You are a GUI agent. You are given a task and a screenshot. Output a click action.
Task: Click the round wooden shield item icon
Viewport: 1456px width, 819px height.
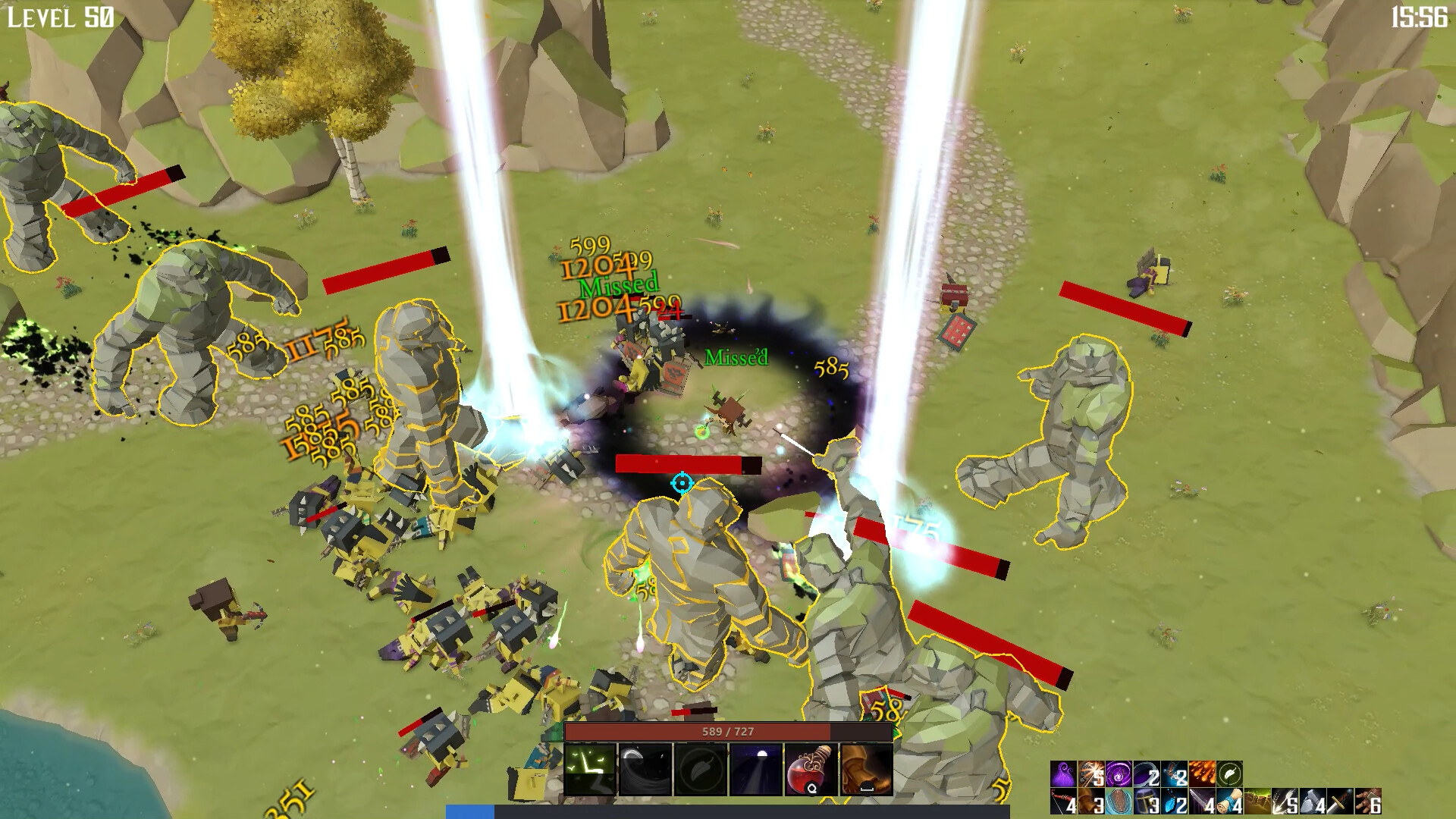(x=1119, y=804)
